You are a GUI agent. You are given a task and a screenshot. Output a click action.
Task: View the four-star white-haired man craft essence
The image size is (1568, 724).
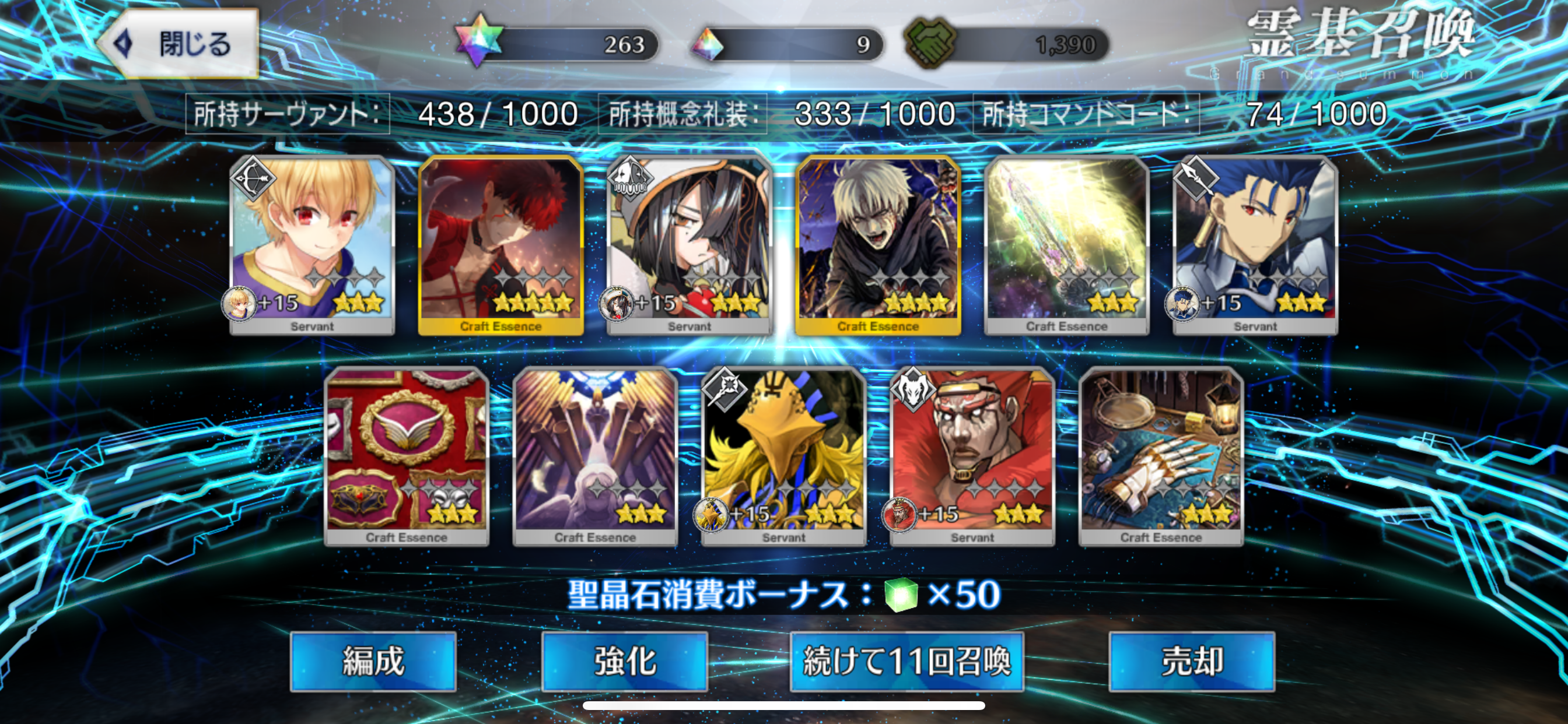pos(878,244)
